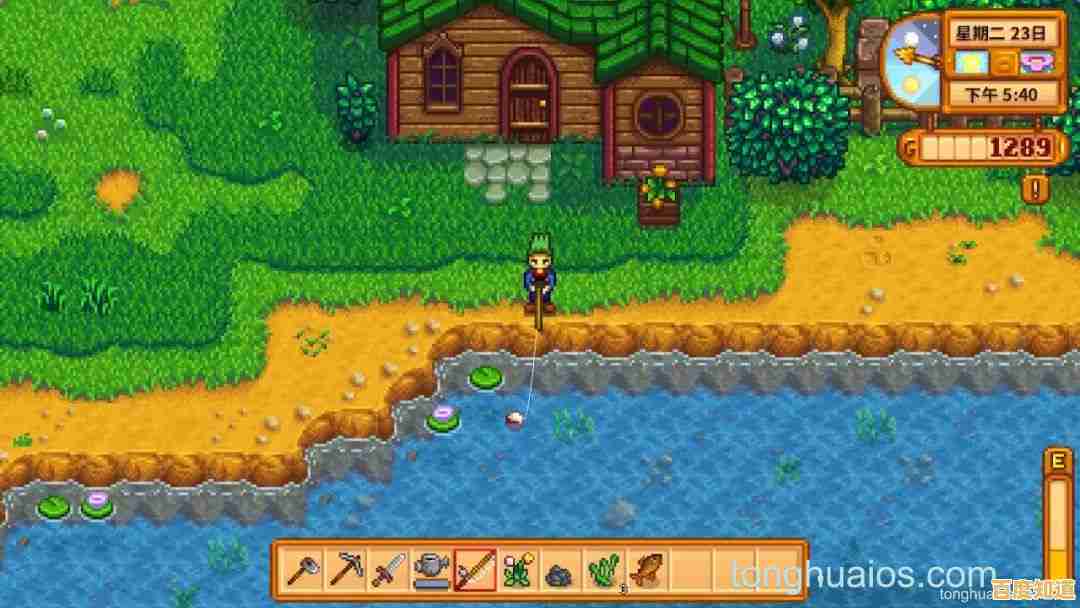This screenshot has width=1080, height=608.
Task: Select the orange fish slot
Action: coord(646,571)
